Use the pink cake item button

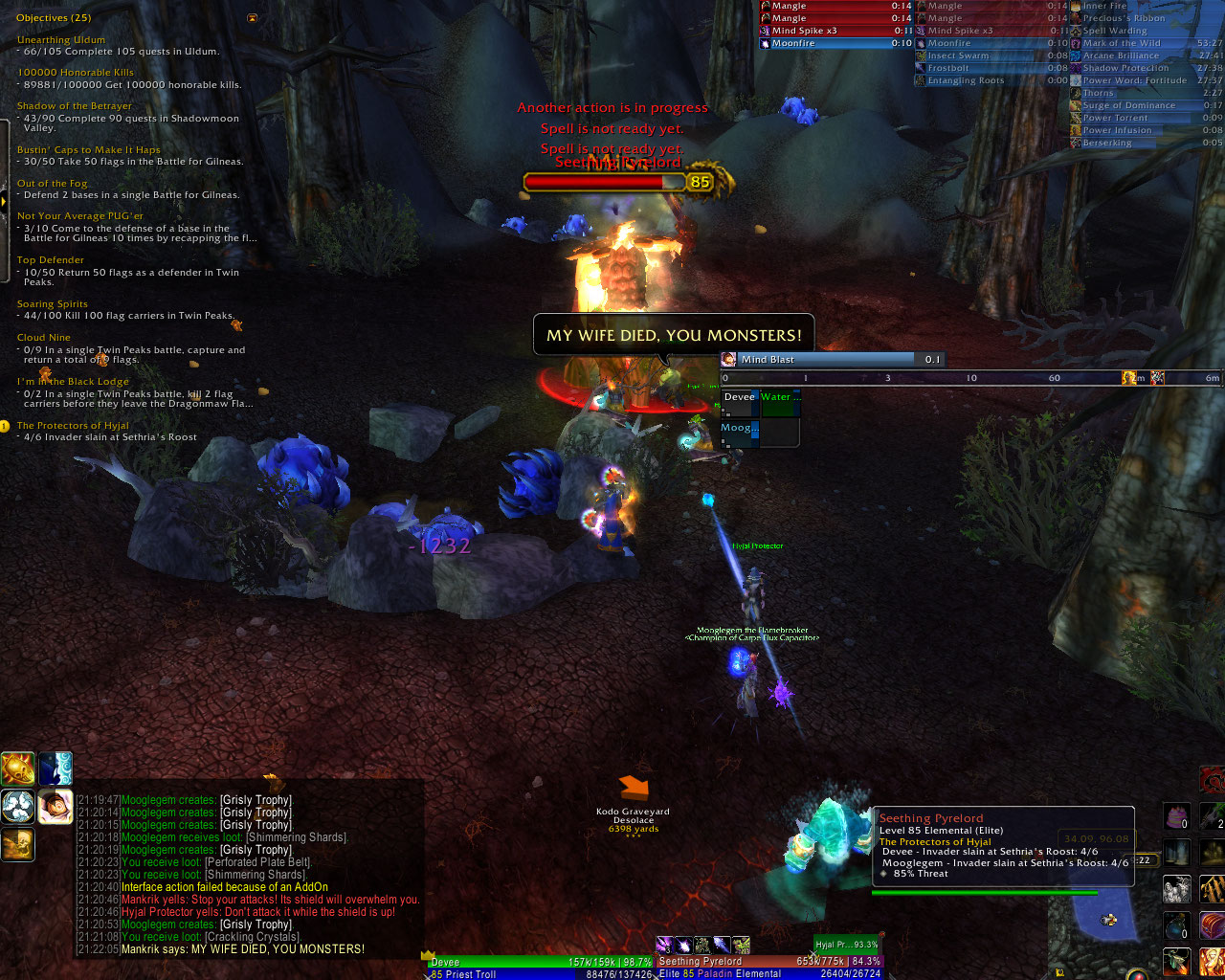[x=1176, y=817]
